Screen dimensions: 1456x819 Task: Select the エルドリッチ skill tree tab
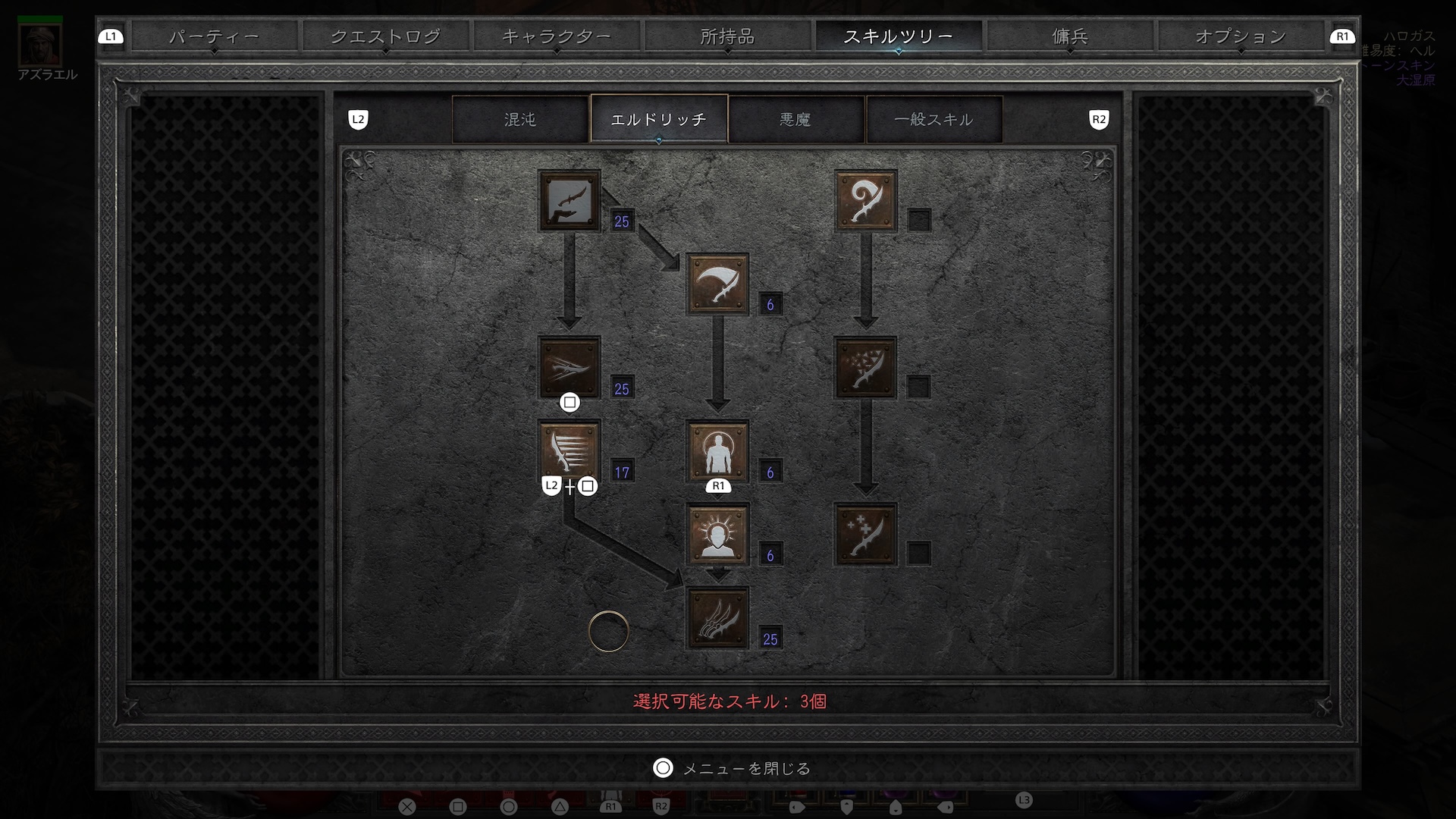658,119
